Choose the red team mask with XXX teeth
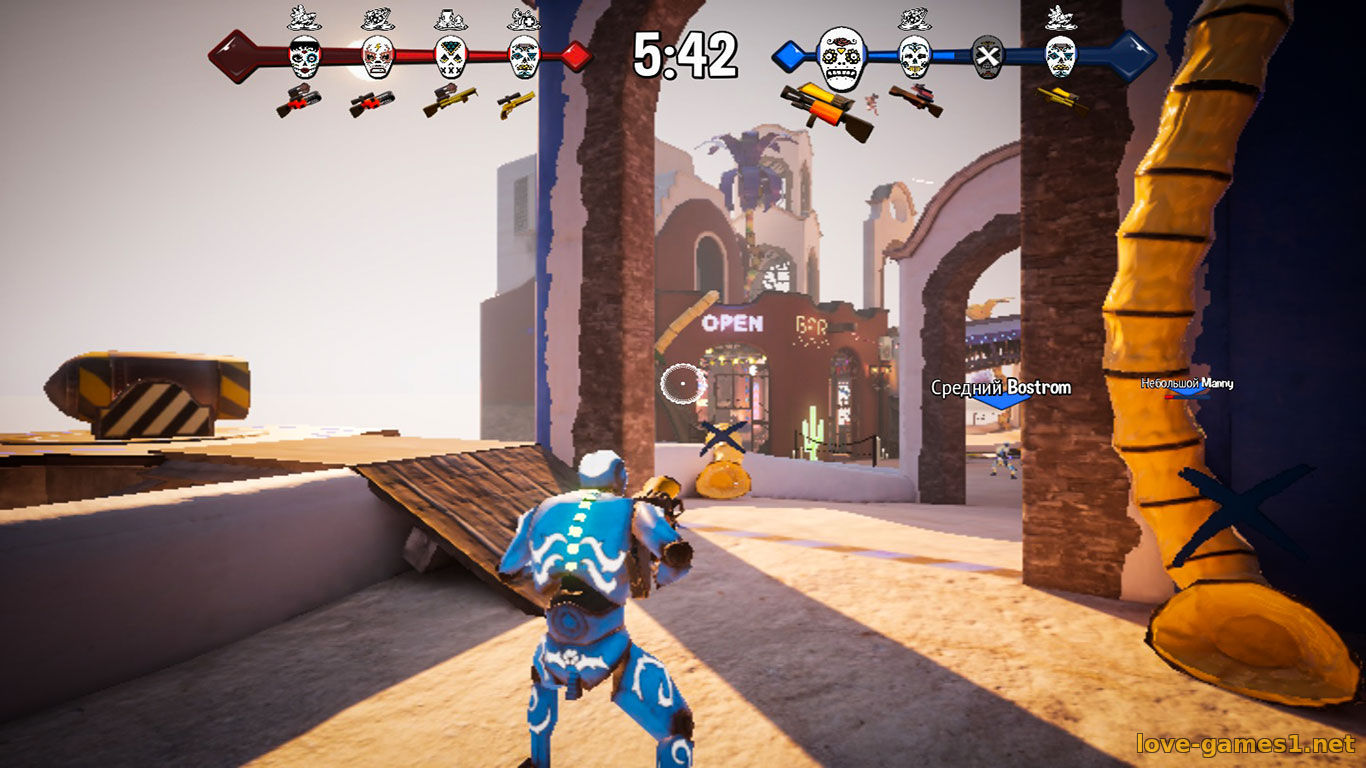 pos(450,58)
